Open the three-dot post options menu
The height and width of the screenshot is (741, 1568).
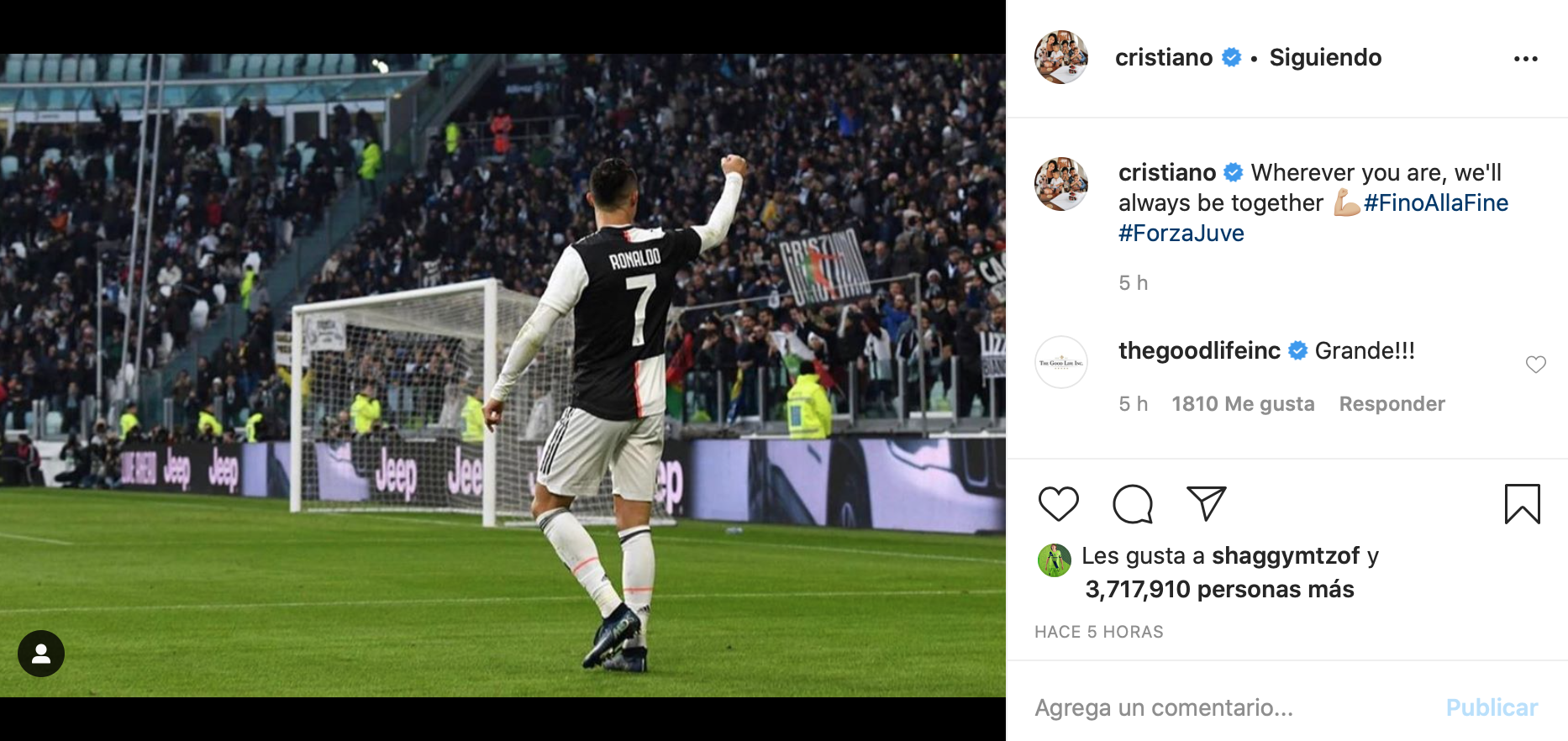tap(1525, 59)
